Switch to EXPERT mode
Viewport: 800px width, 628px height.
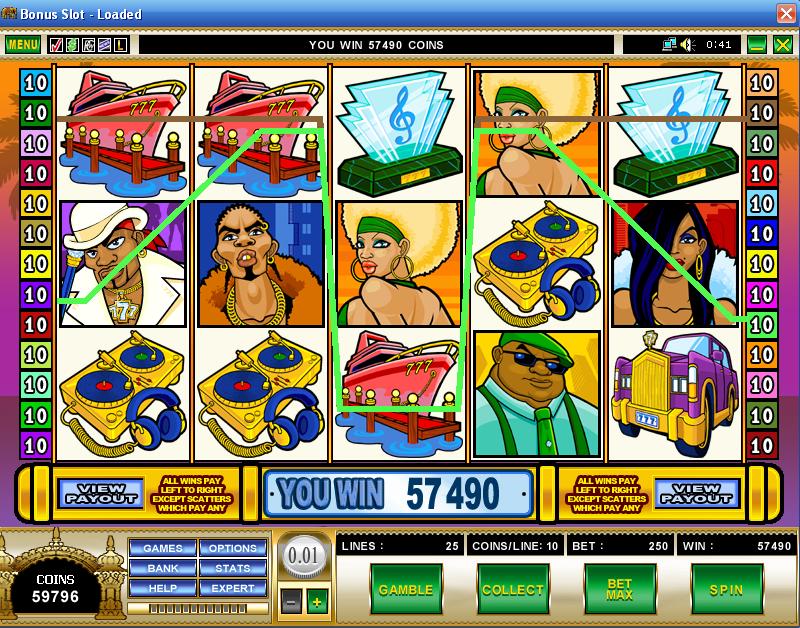point(232,588)
